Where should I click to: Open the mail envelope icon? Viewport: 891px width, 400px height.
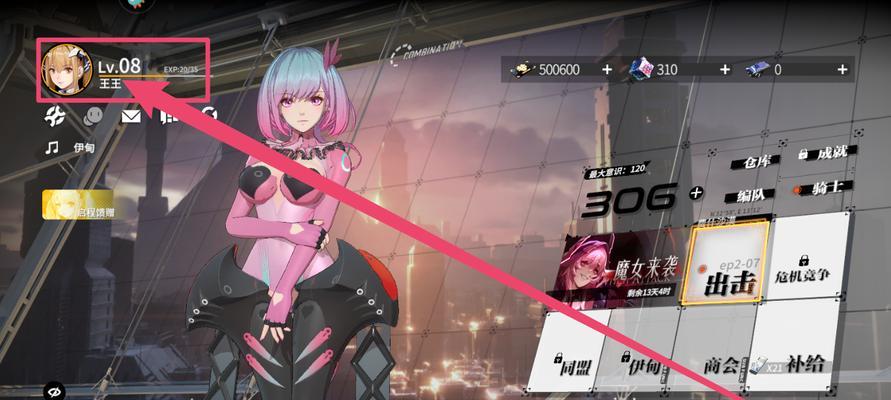[131, 116]
